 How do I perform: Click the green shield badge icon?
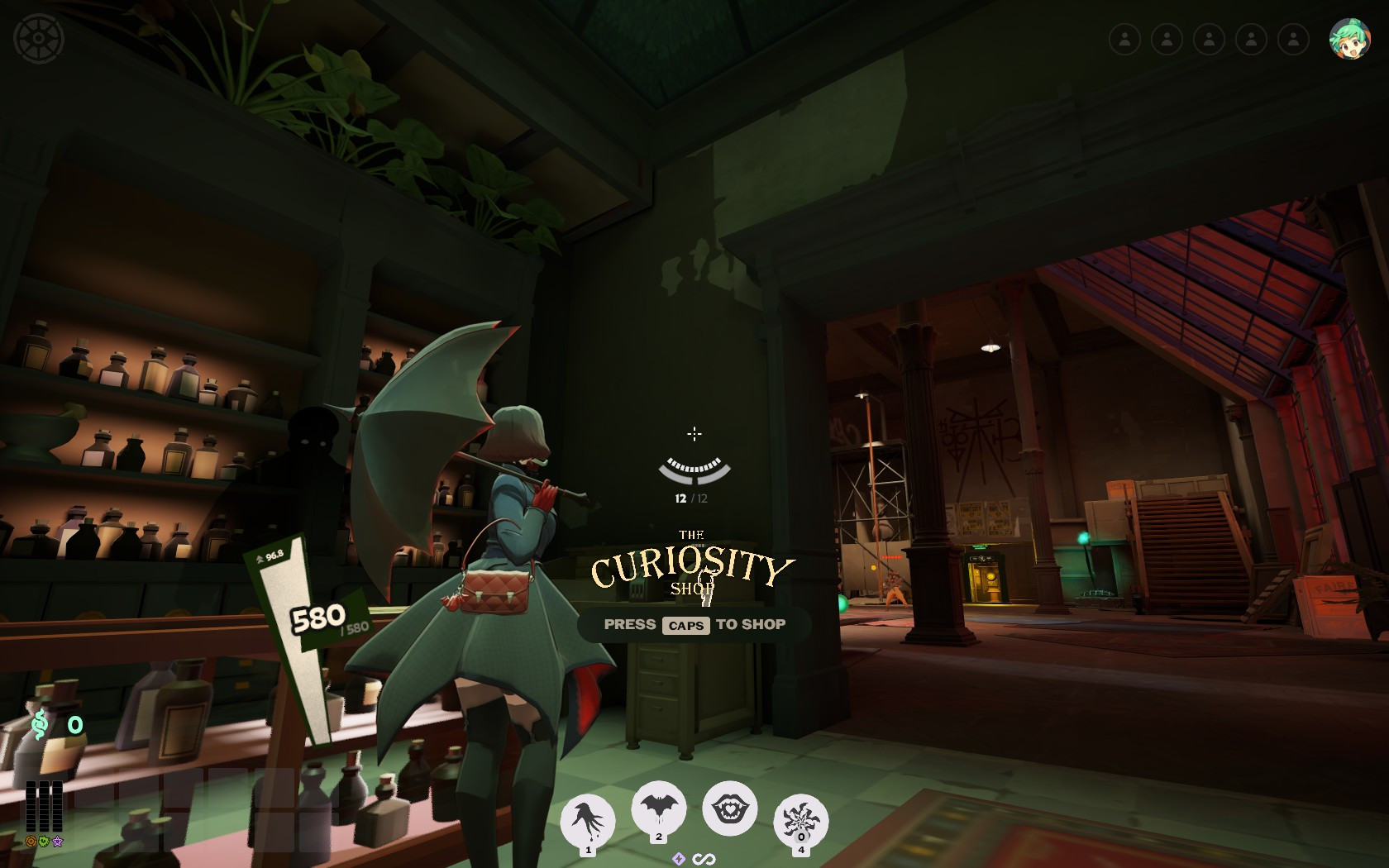click(45, 841)
